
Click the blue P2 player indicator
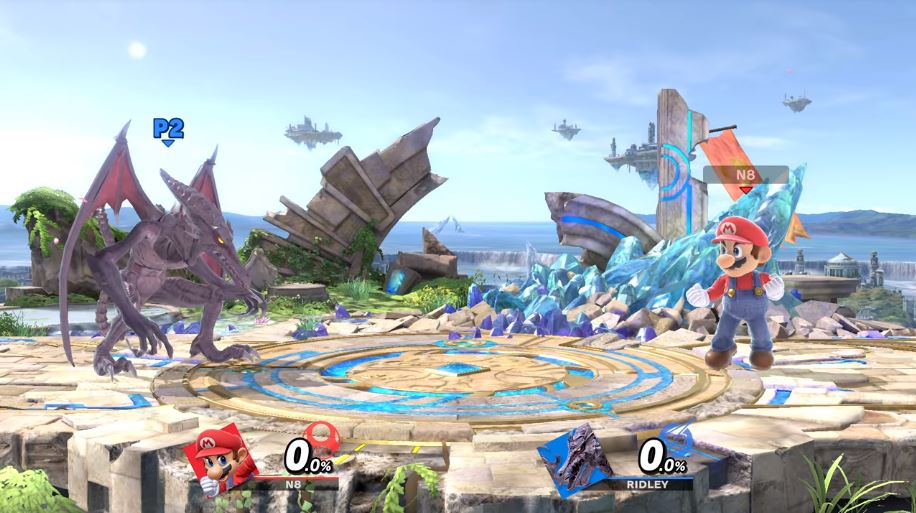pos(168,129)
